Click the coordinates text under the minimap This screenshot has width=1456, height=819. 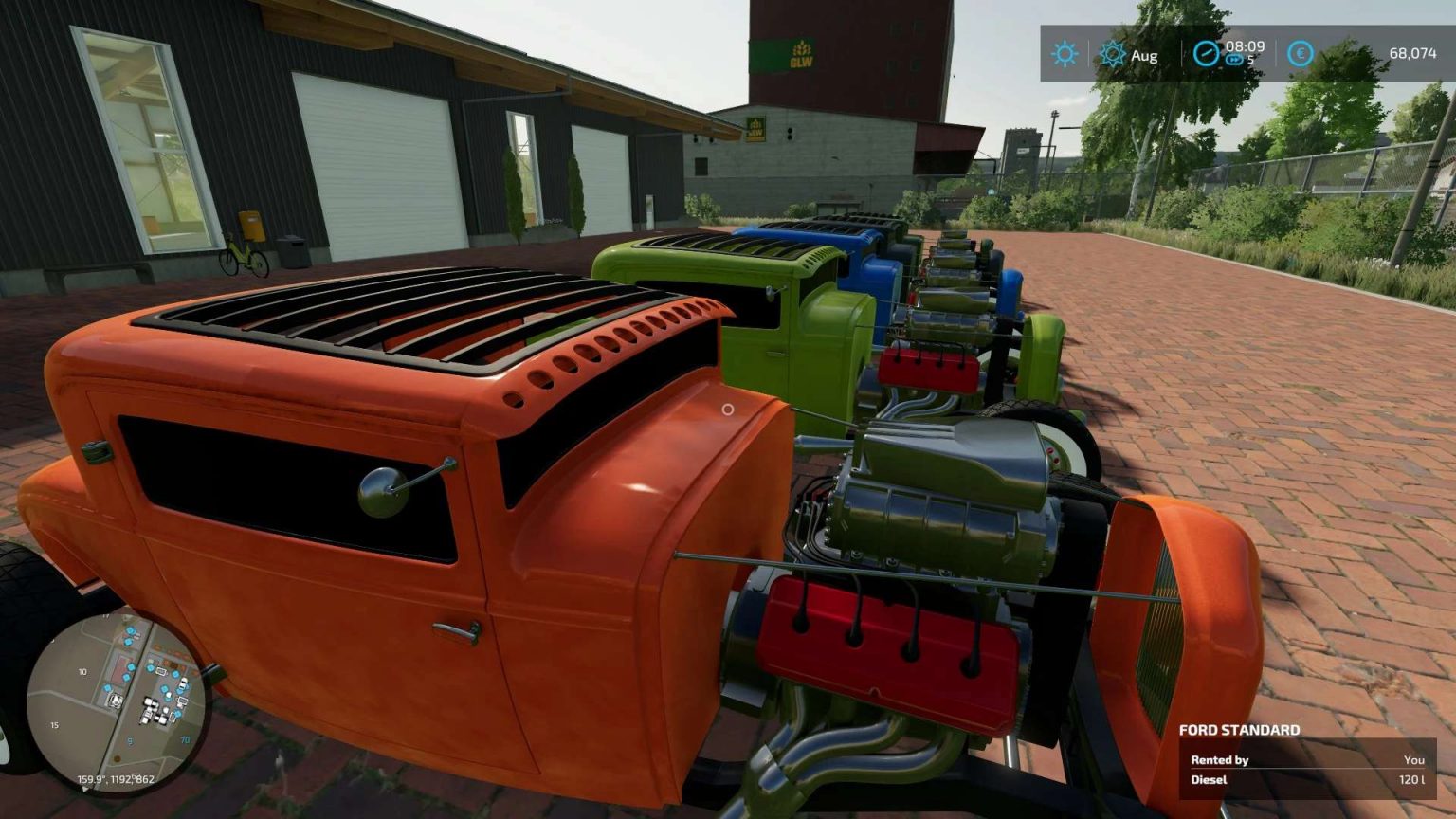click(116, 779)
